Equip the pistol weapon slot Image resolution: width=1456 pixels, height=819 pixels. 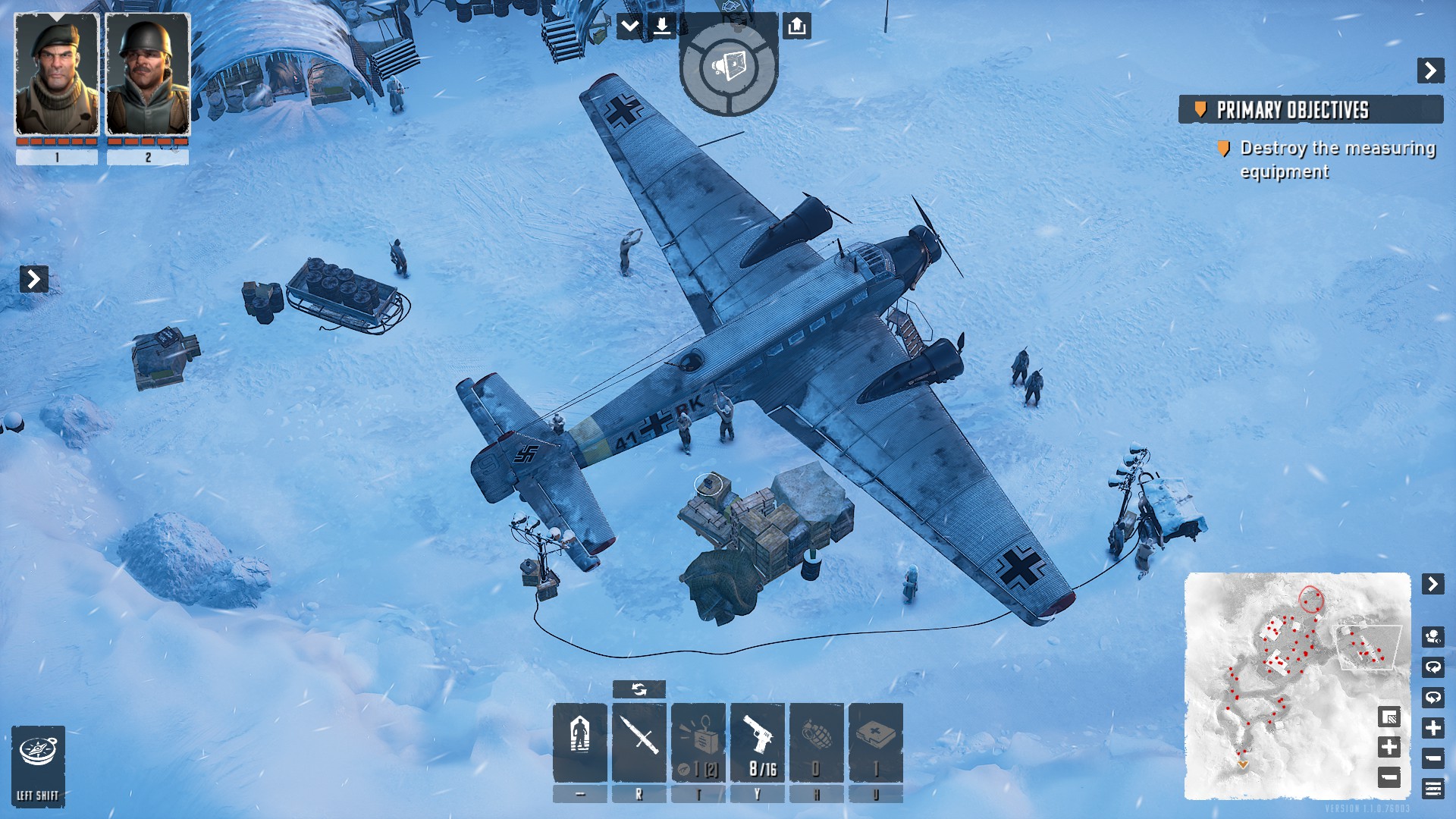[x=758, y=742]
